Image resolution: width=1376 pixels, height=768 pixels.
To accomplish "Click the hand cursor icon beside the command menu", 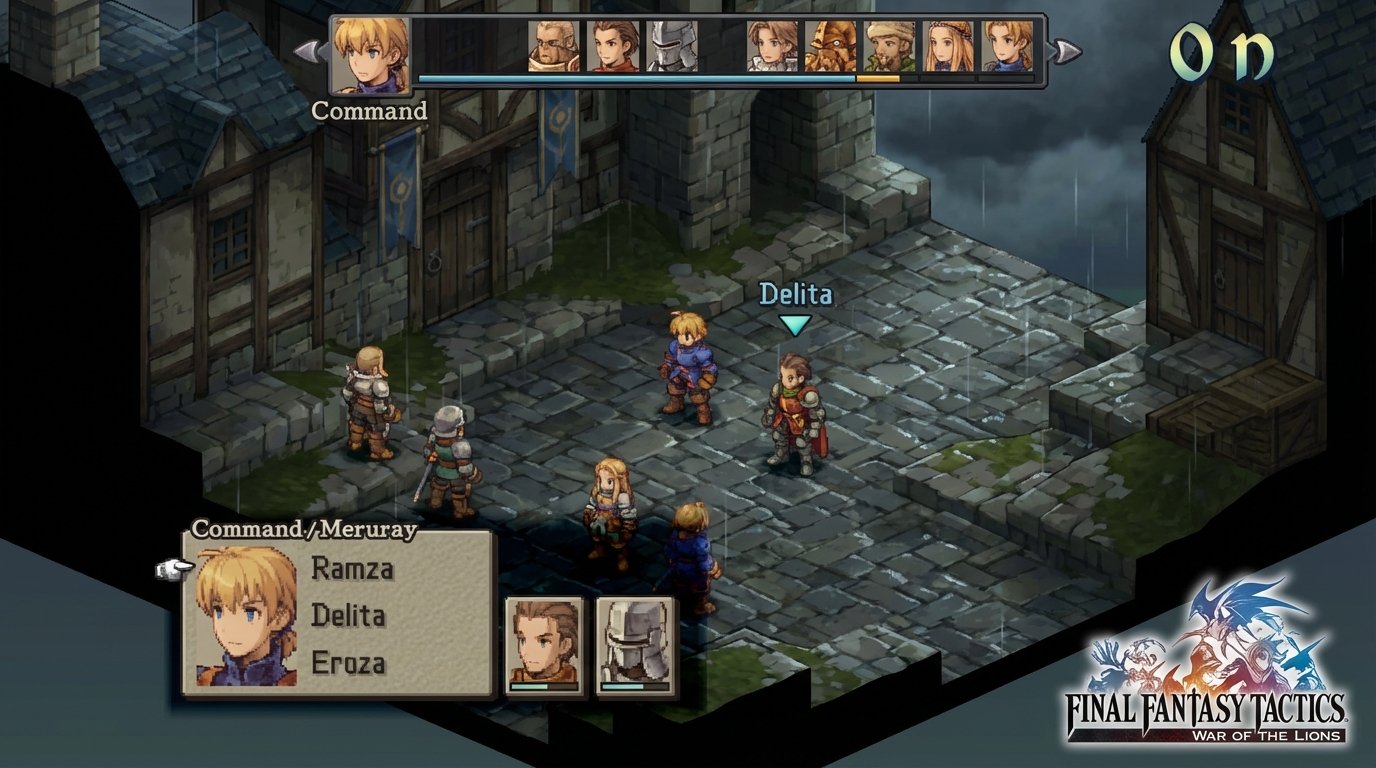I will 172,566.
